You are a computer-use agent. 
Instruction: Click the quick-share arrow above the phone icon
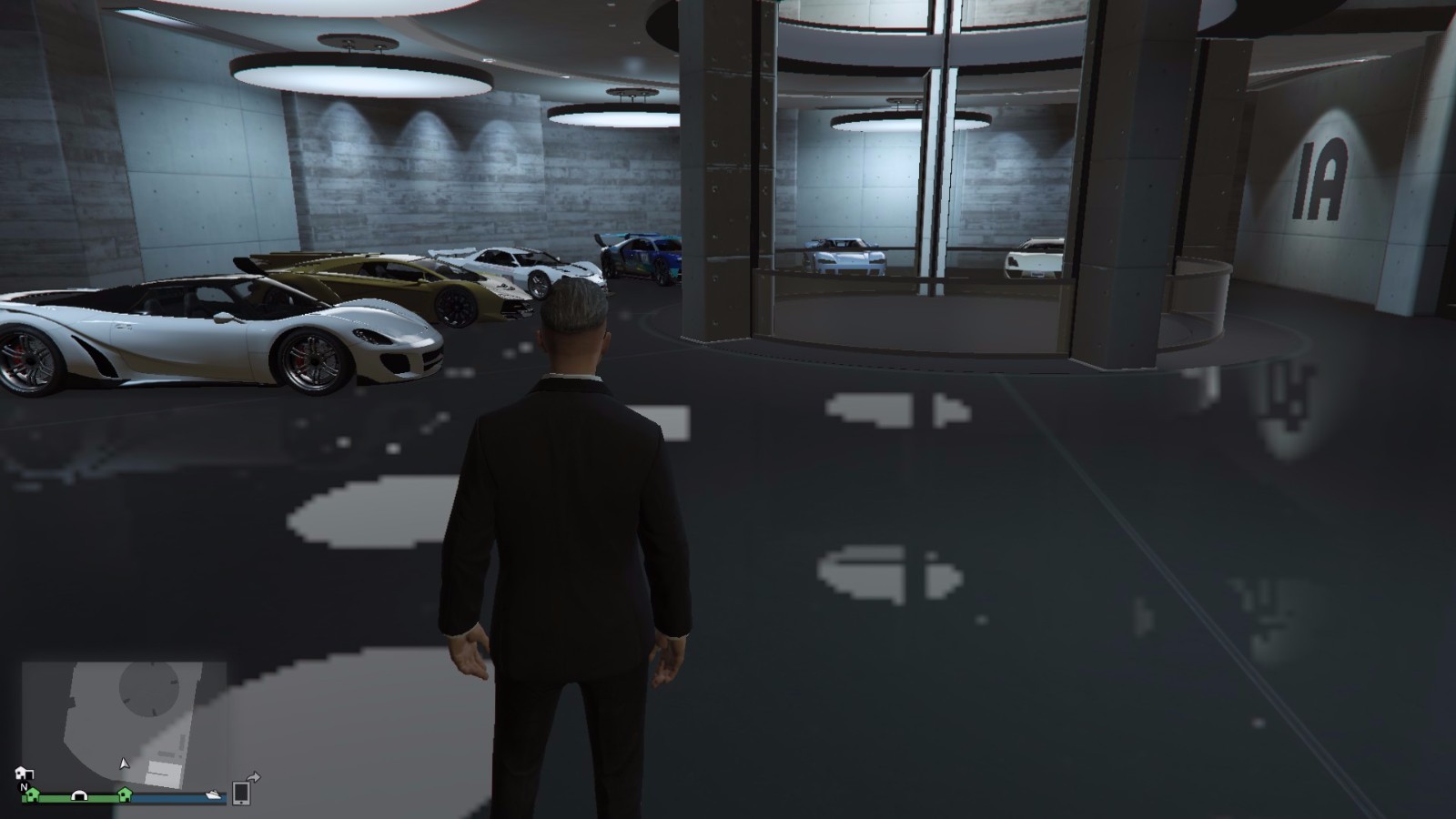(x=252, y=776)
